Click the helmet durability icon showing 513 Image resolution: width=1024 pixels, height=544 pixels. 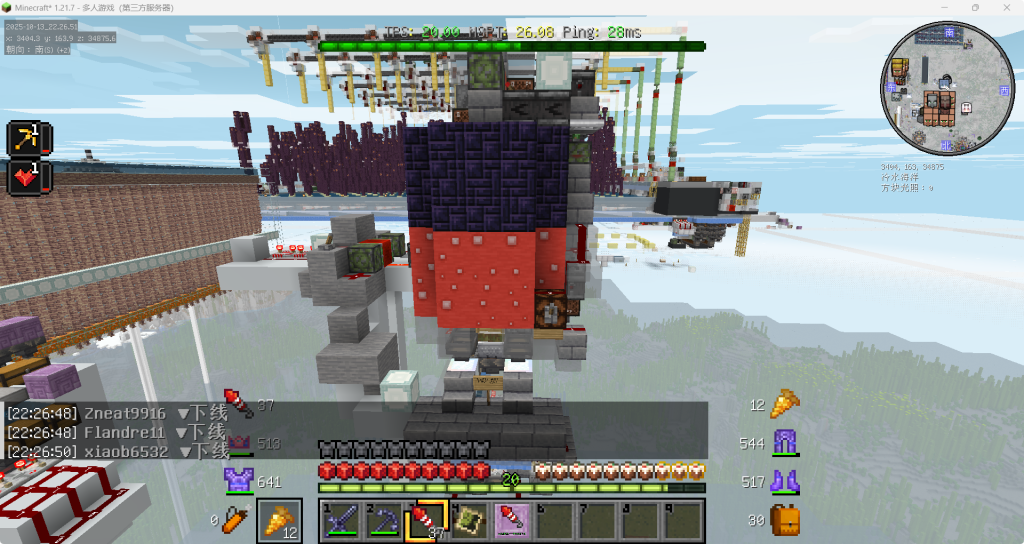tap(240, 443)
